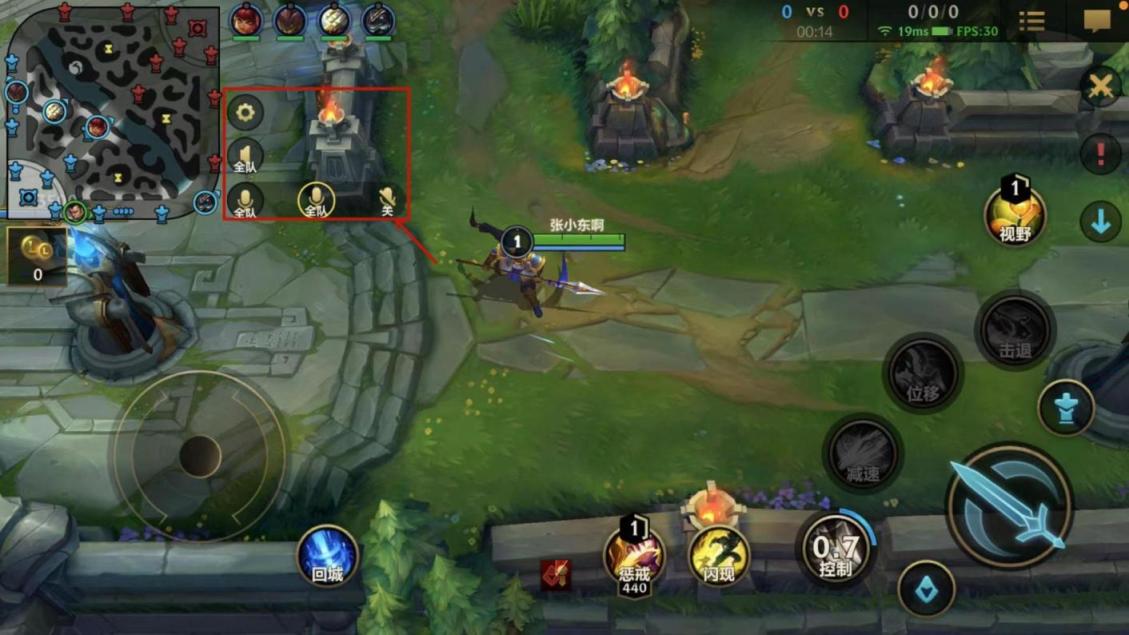Open the scoreboard list icon
The width and height of the screenshot is (1129, 635).
(1031, 20)
